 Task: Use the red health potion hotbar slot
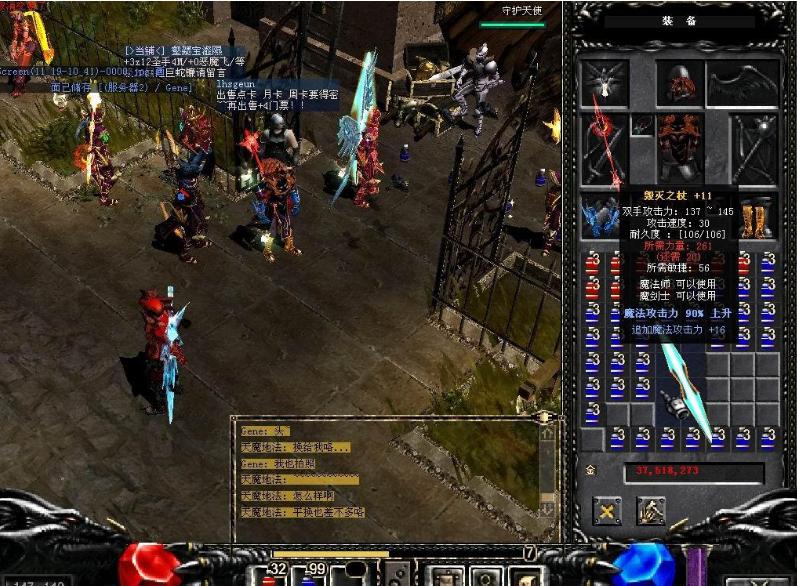click(x=270, y=573)
